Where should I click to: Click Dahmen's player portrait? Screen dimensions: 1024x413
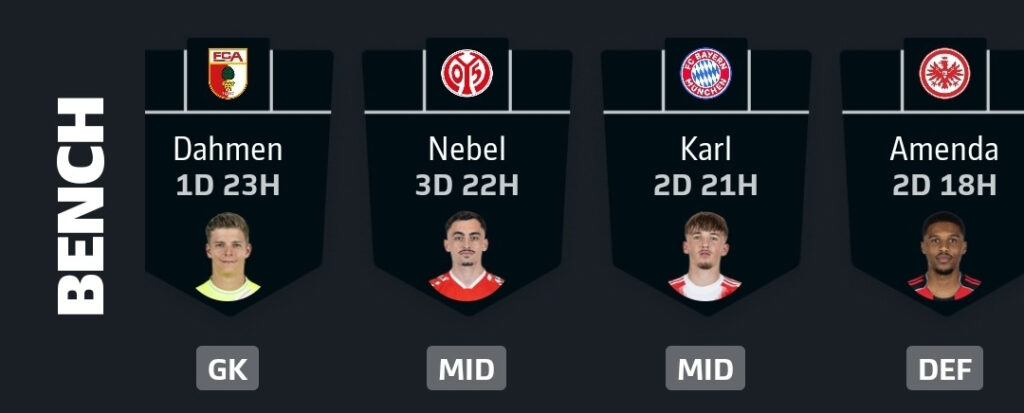click(x=228, y=256)
